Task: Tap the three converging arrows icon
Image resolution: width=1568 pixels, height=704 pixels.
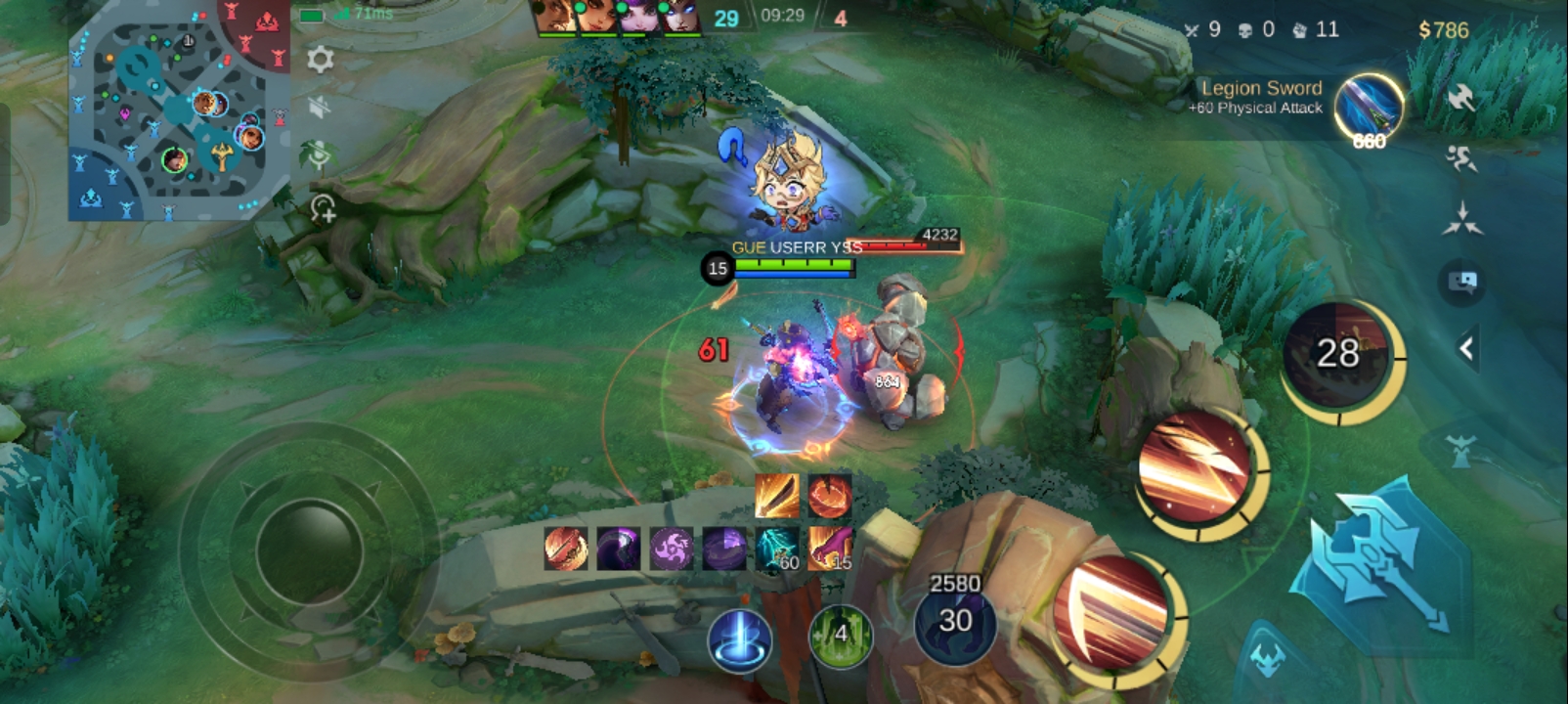Action: (x=1460, y=219)
